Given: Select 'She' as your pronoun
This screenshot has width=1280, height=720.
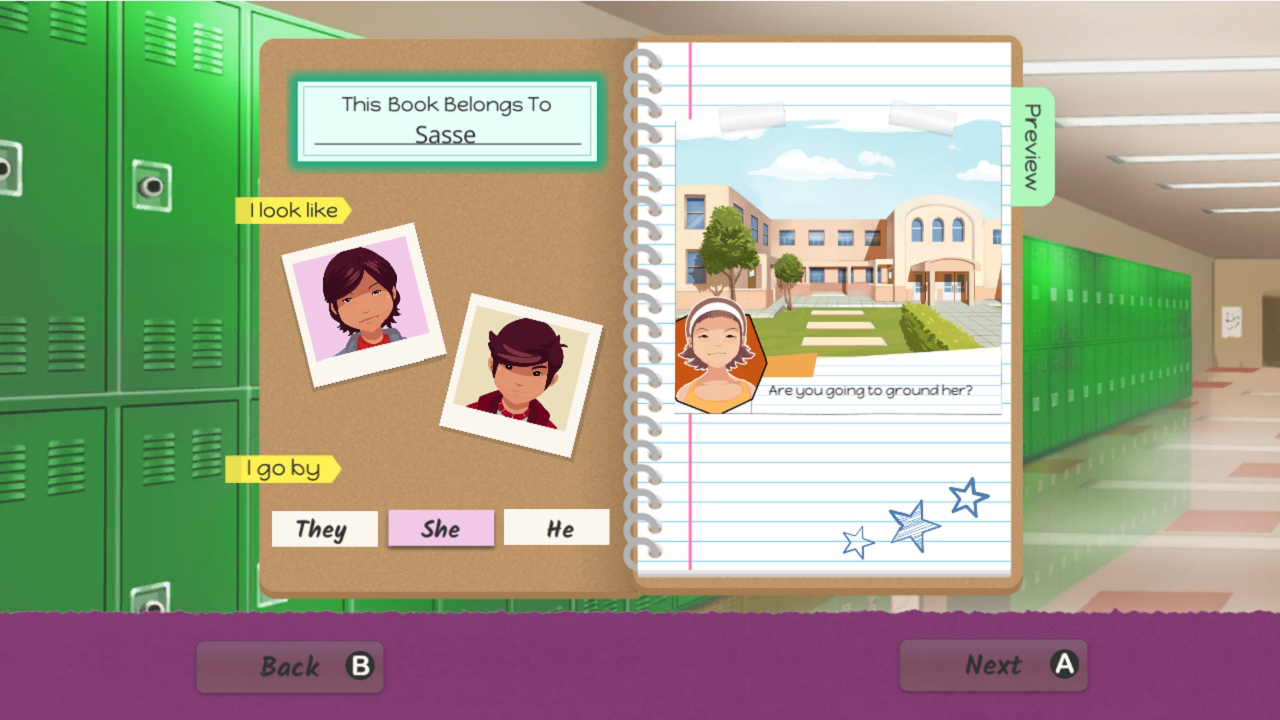Looking at the screenshot, I should [441, 529].
